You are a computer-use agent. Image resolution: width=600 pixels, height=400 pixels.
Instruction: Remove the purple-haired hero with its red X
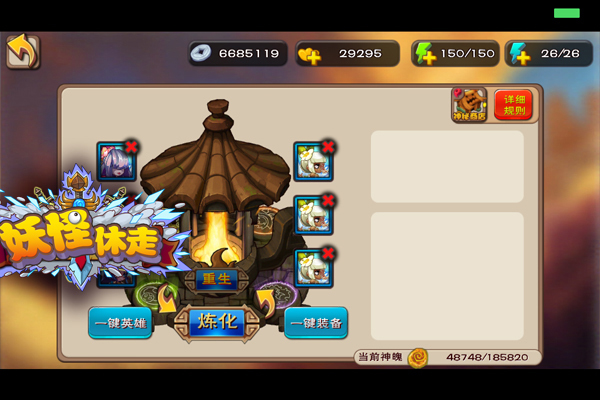tap(132, 147)
